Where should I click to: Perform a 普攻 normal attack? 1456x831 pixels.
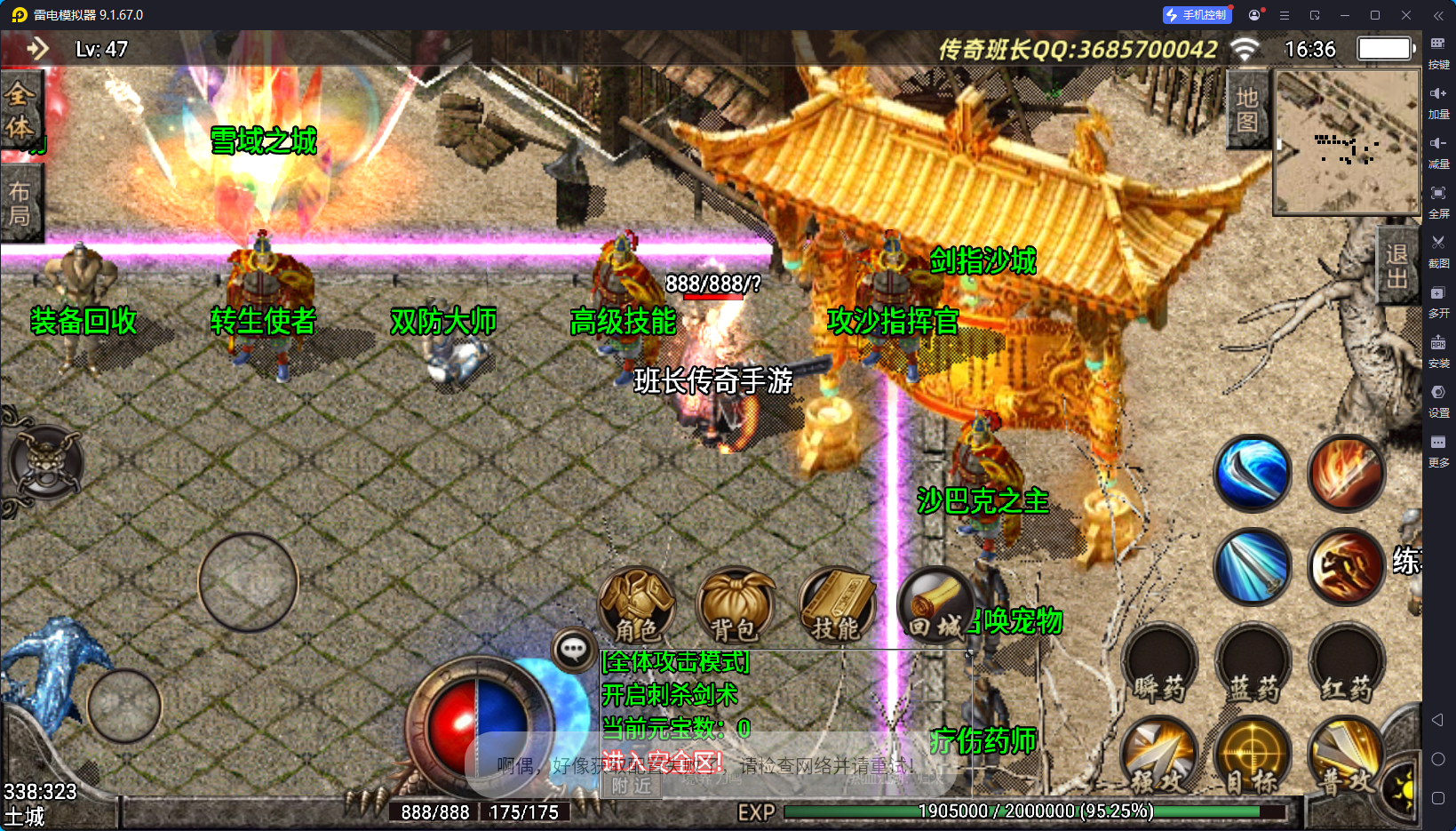1347,757
